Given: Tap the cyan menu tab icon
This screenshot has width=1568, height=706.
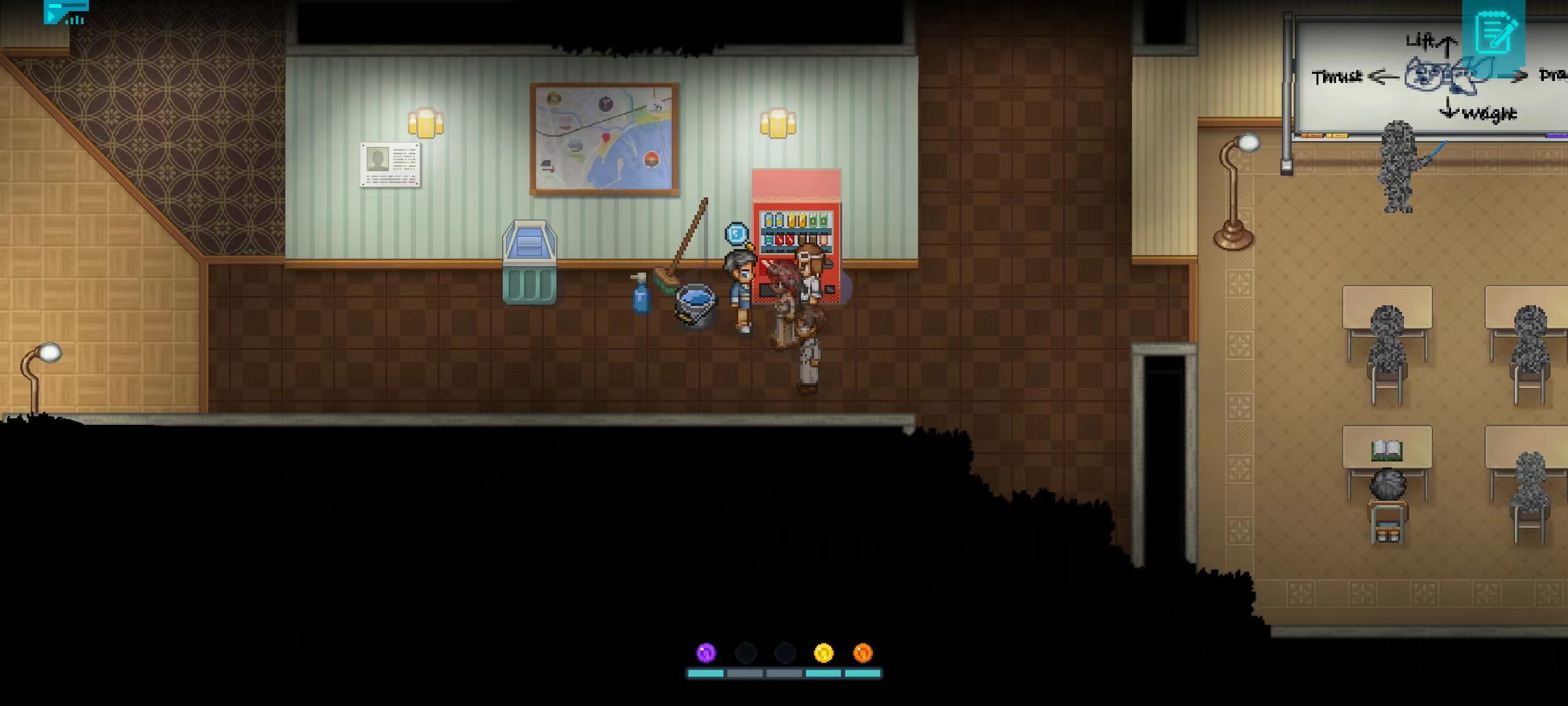Looking at the screenshot, I should pos(65,12).
